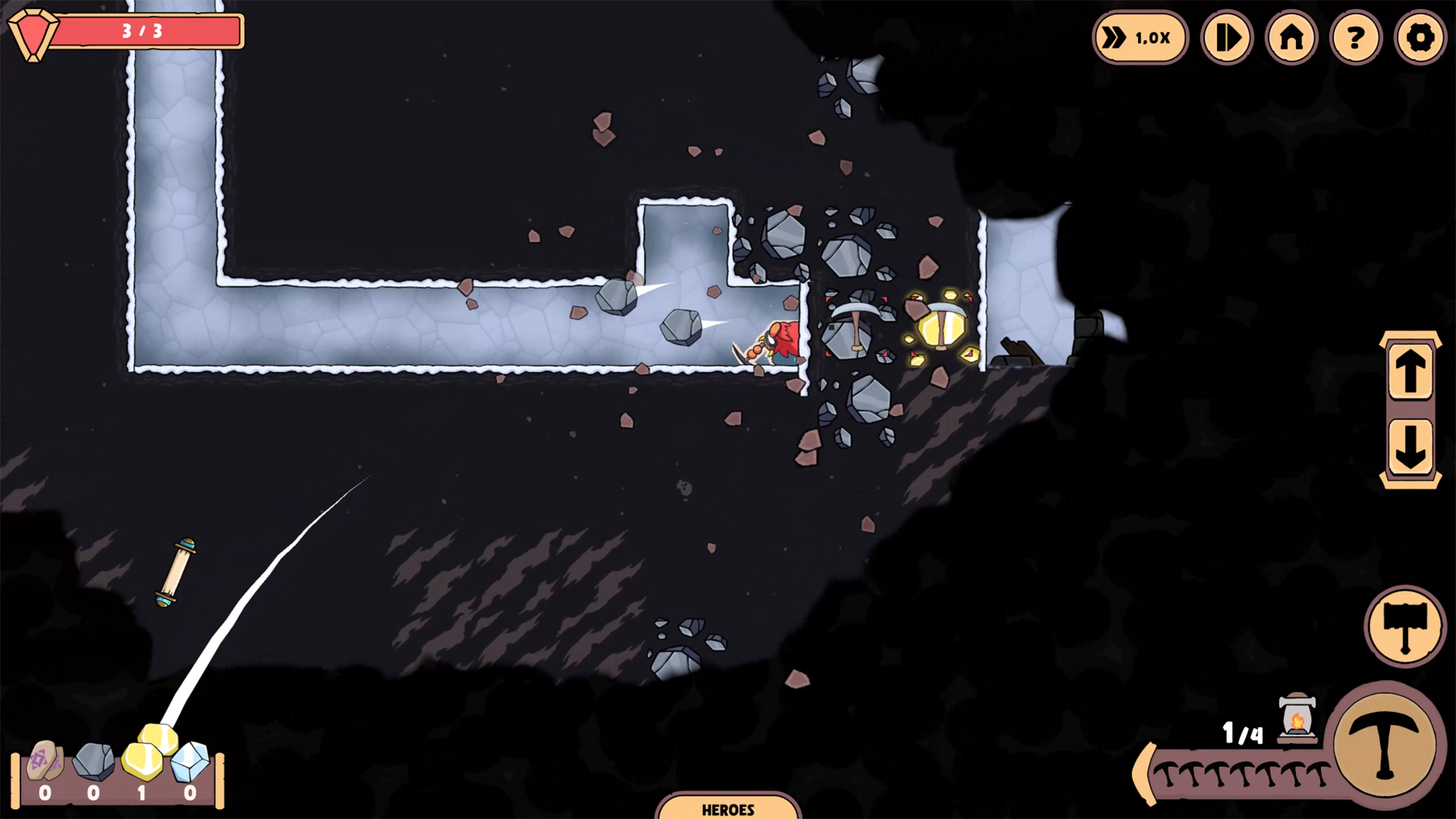Open the Heroes panel tab
Screen dimensions: 1456x819
click(728, 808)
